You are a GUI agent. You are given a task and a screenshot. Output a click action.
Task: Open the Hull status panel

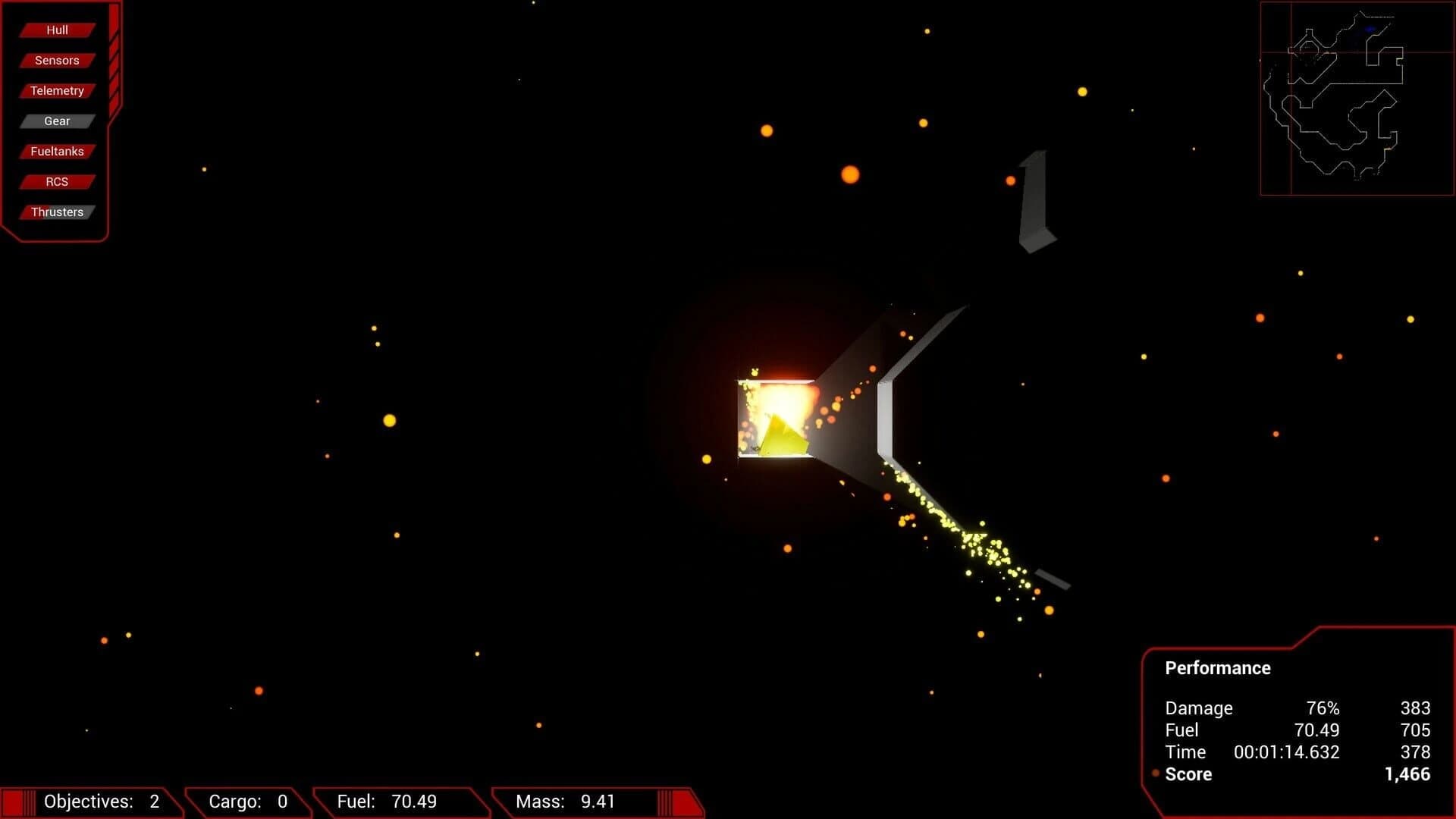coord(55,30)
